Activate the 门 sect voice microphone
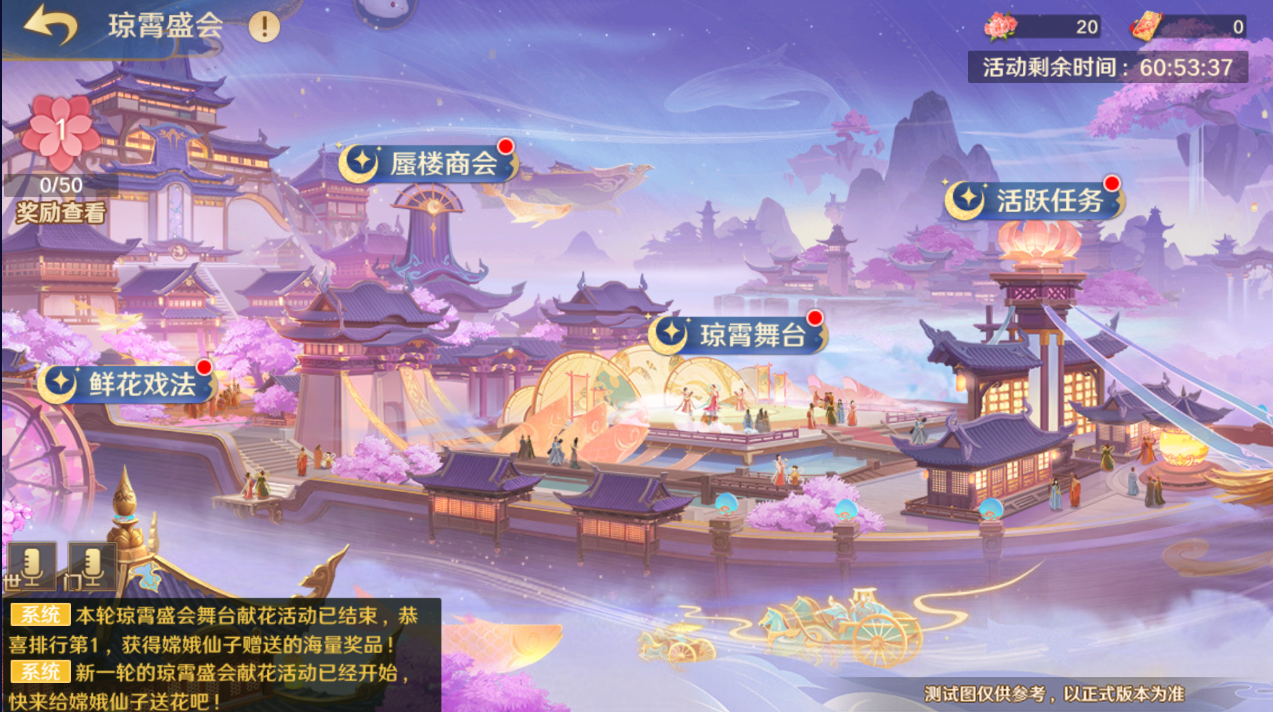The image size is (1273, 712). tap(92, 567)
